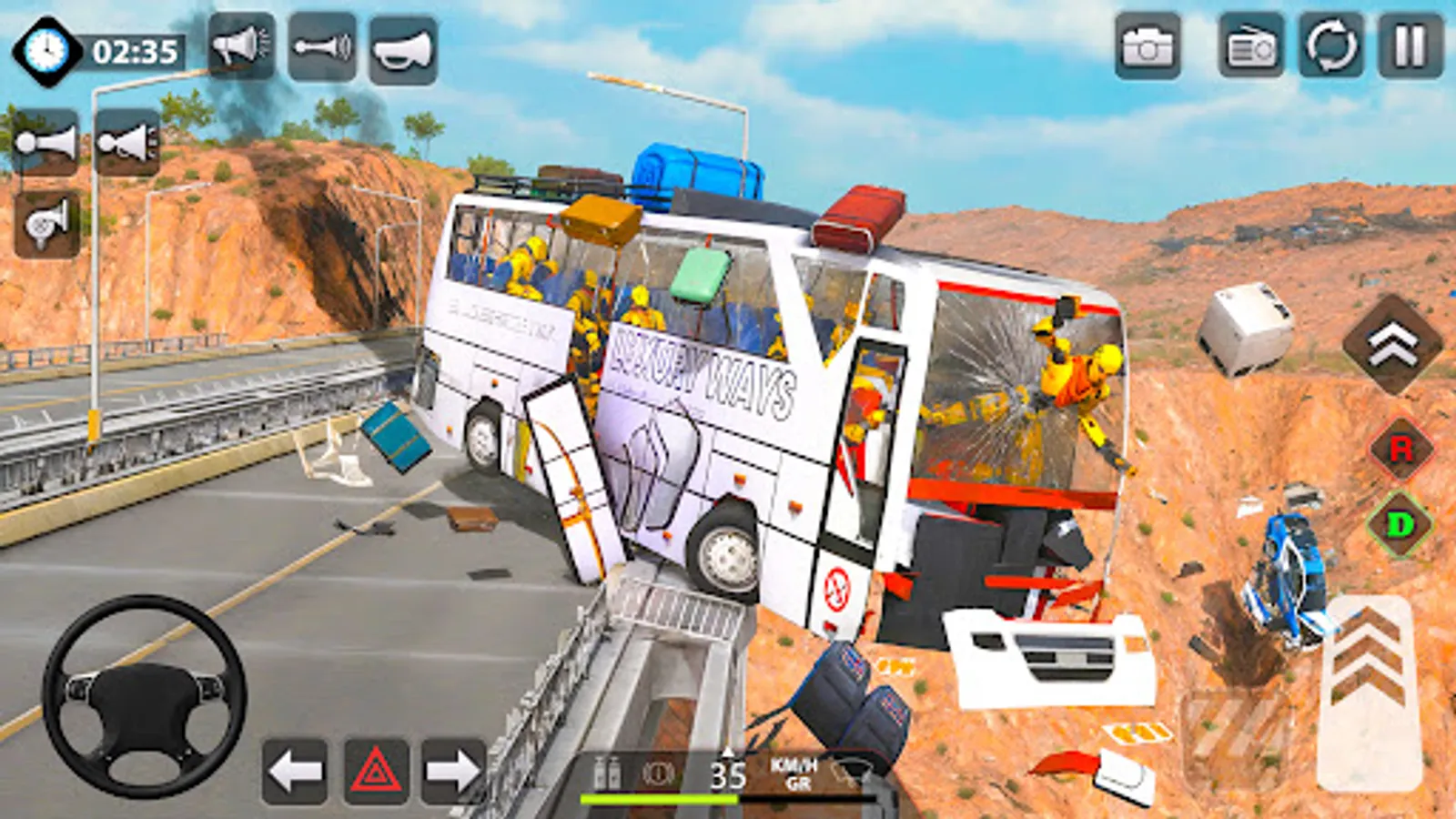The image size is (1456, 819).
Task: Tap the small arrow above the speedometer
Action: pyautogui.click(x=728, y=752)
